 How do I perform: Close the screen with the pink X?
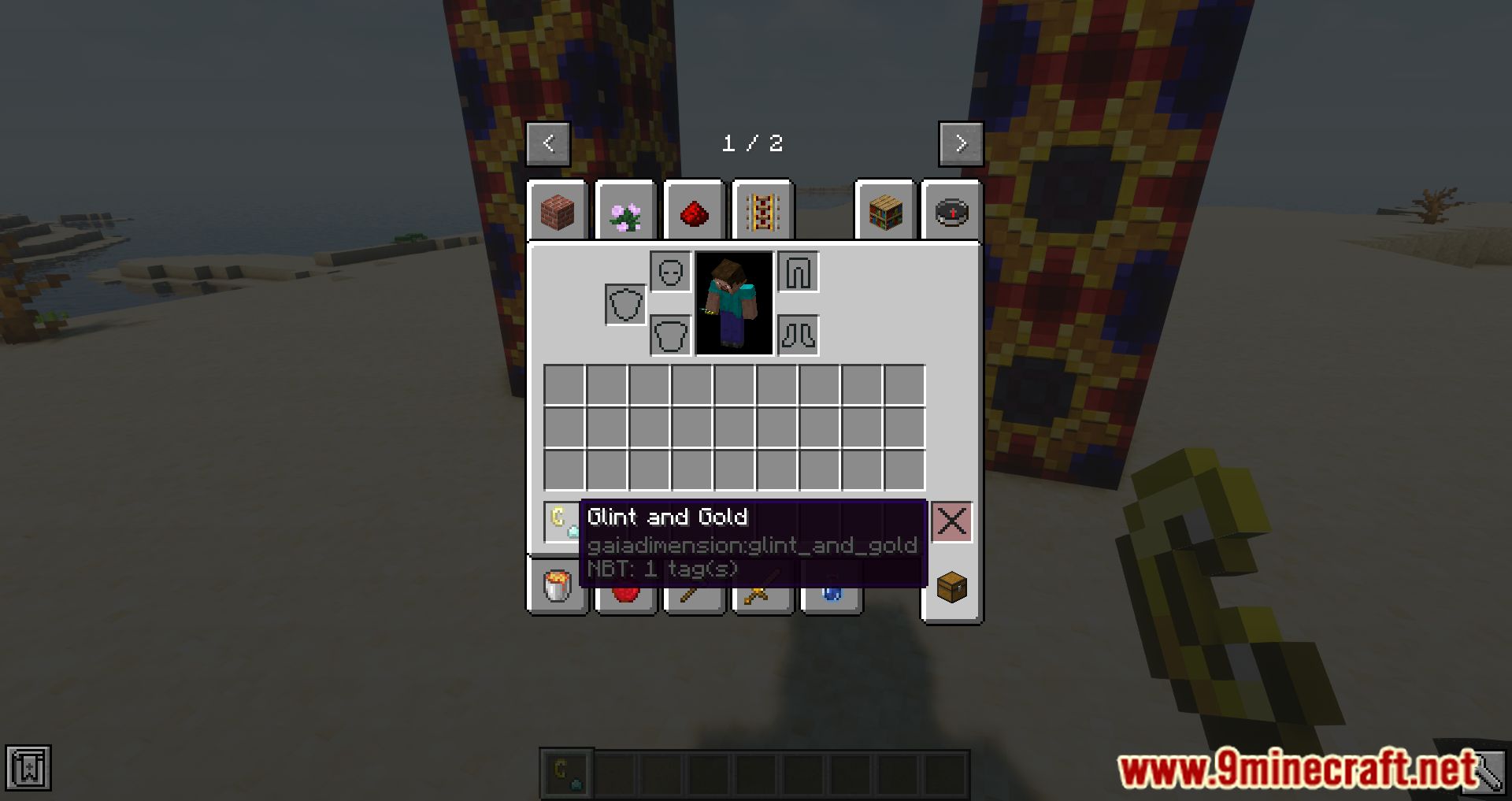coord(951,521)
